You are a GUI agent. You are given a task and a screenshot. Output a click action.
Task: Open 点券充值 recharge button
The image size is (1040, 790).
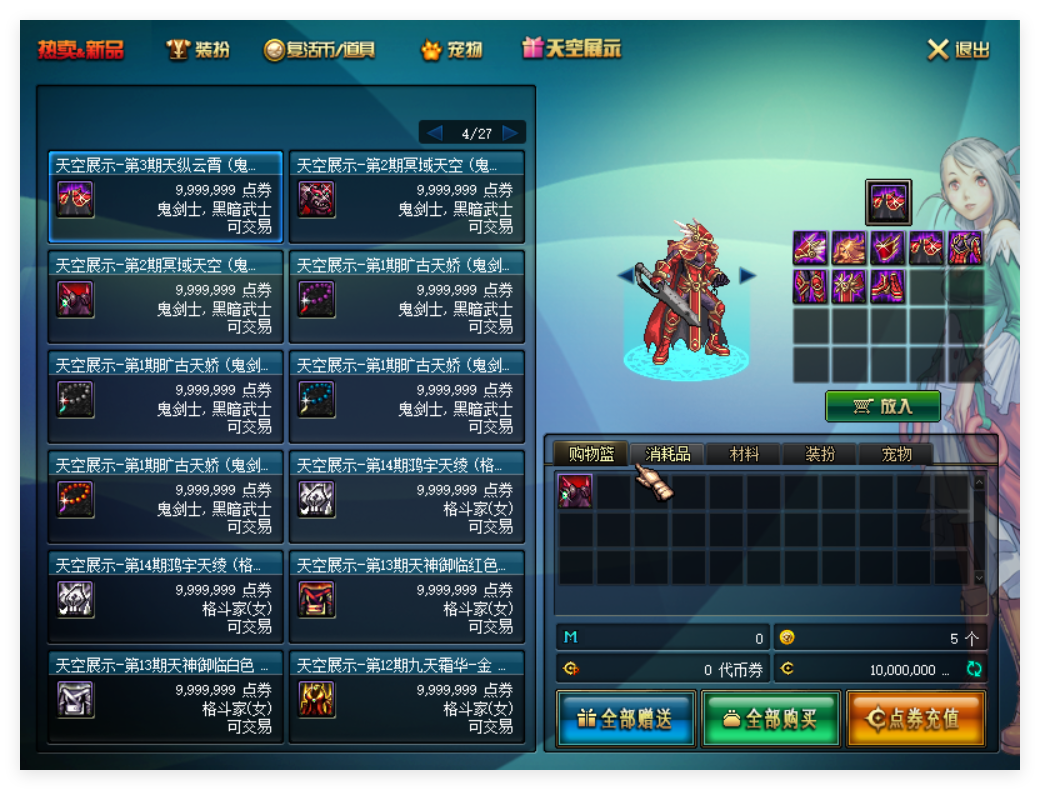point(915,718)
